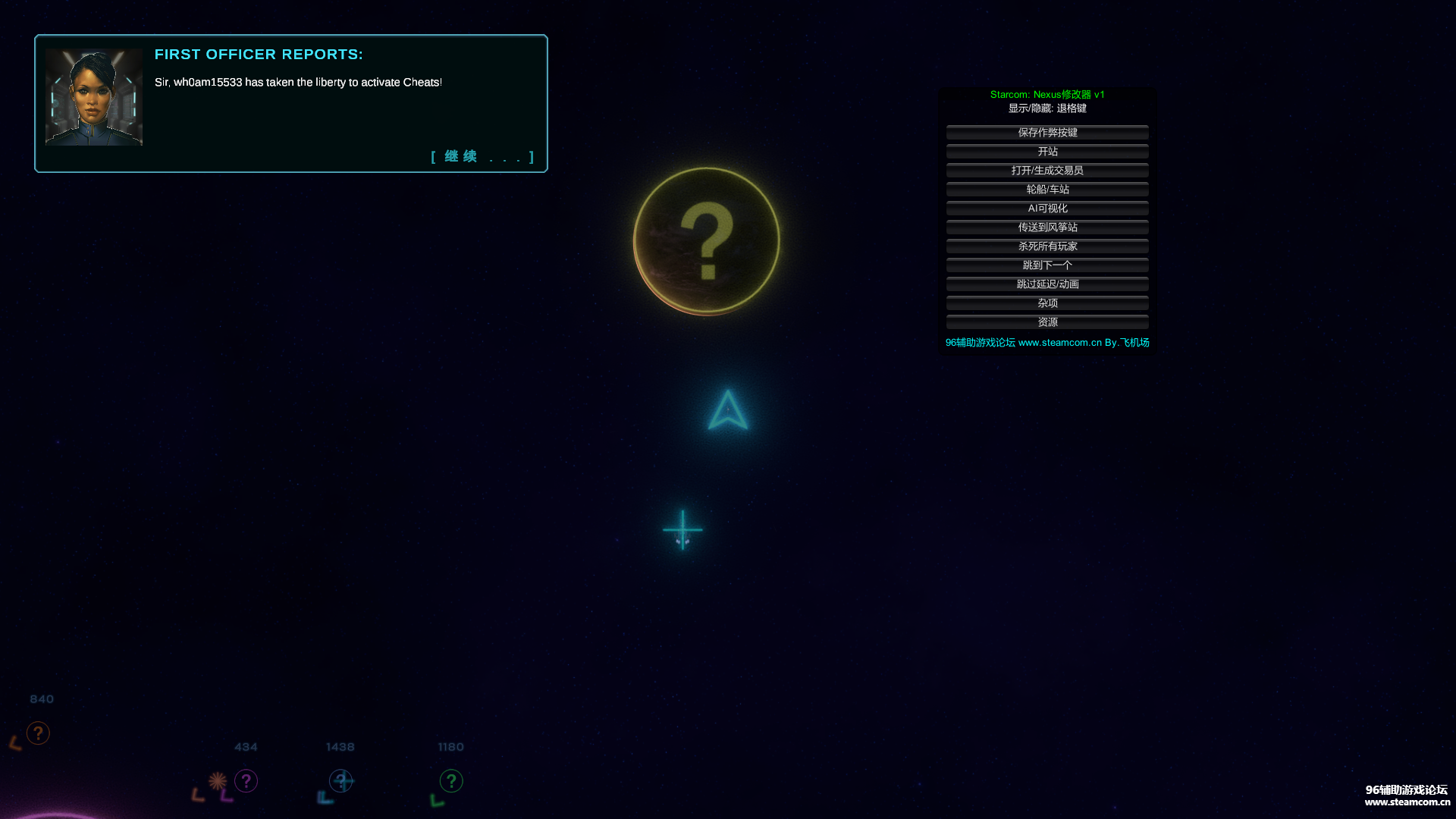Screen dimensions: 1456x819
Task: Open the 杂项 misc section
Action: click(x=1047, y=303)
